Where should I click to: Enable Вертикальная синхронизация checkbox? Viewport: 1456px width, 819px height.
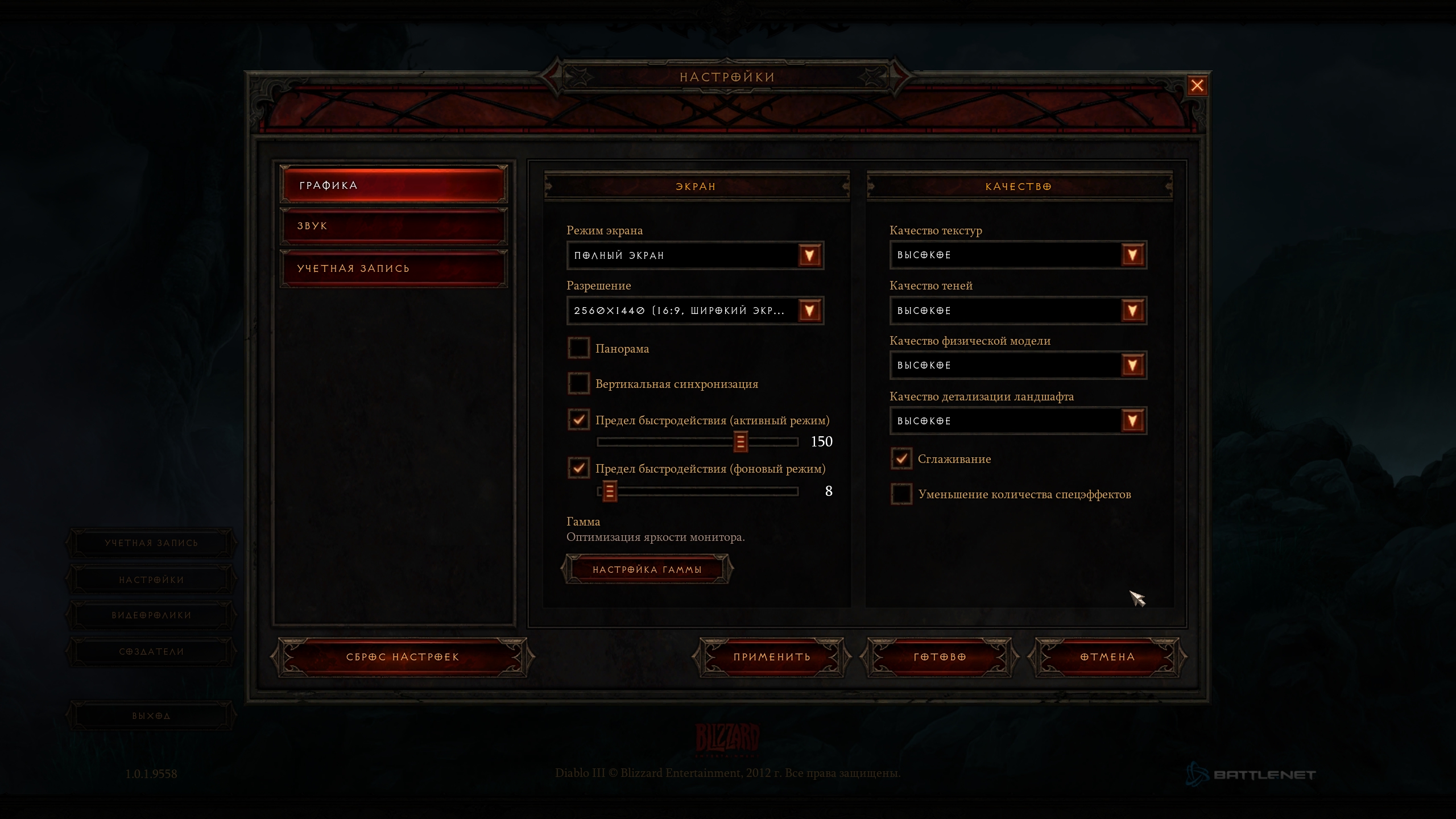click(x=578, y=383)
